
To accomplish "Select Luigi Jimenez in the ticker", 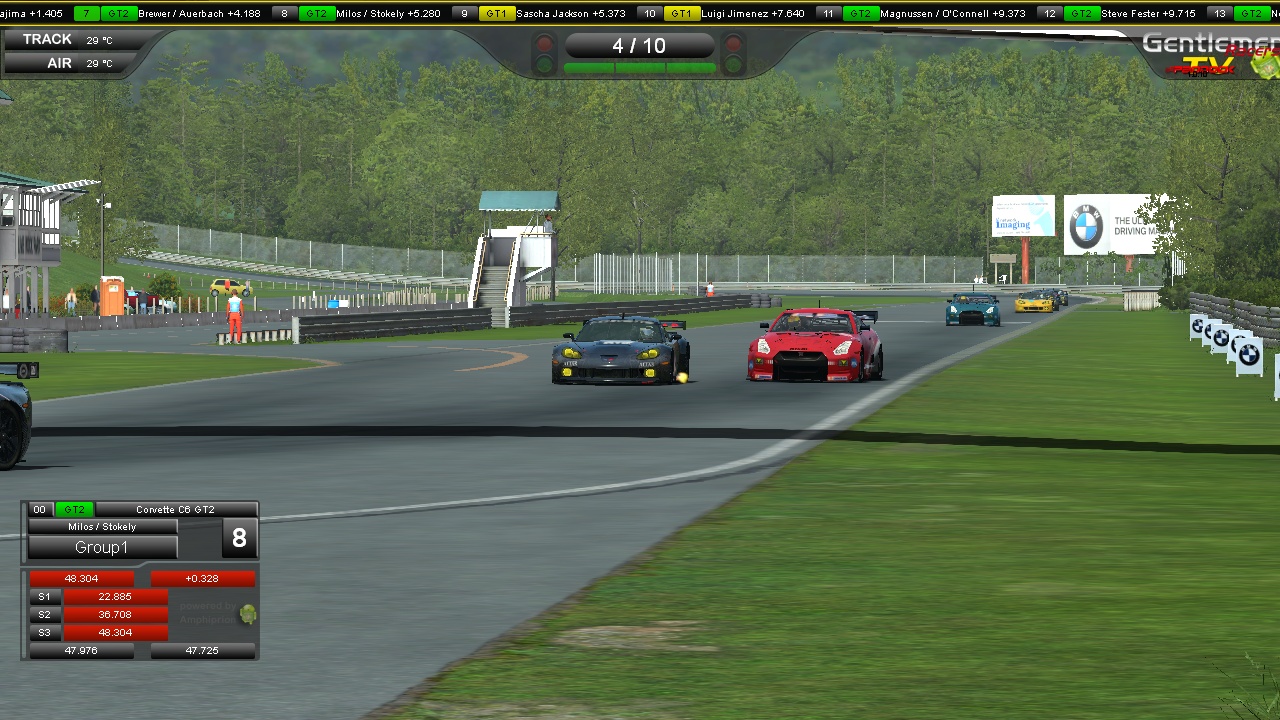I will pos(752,14).
